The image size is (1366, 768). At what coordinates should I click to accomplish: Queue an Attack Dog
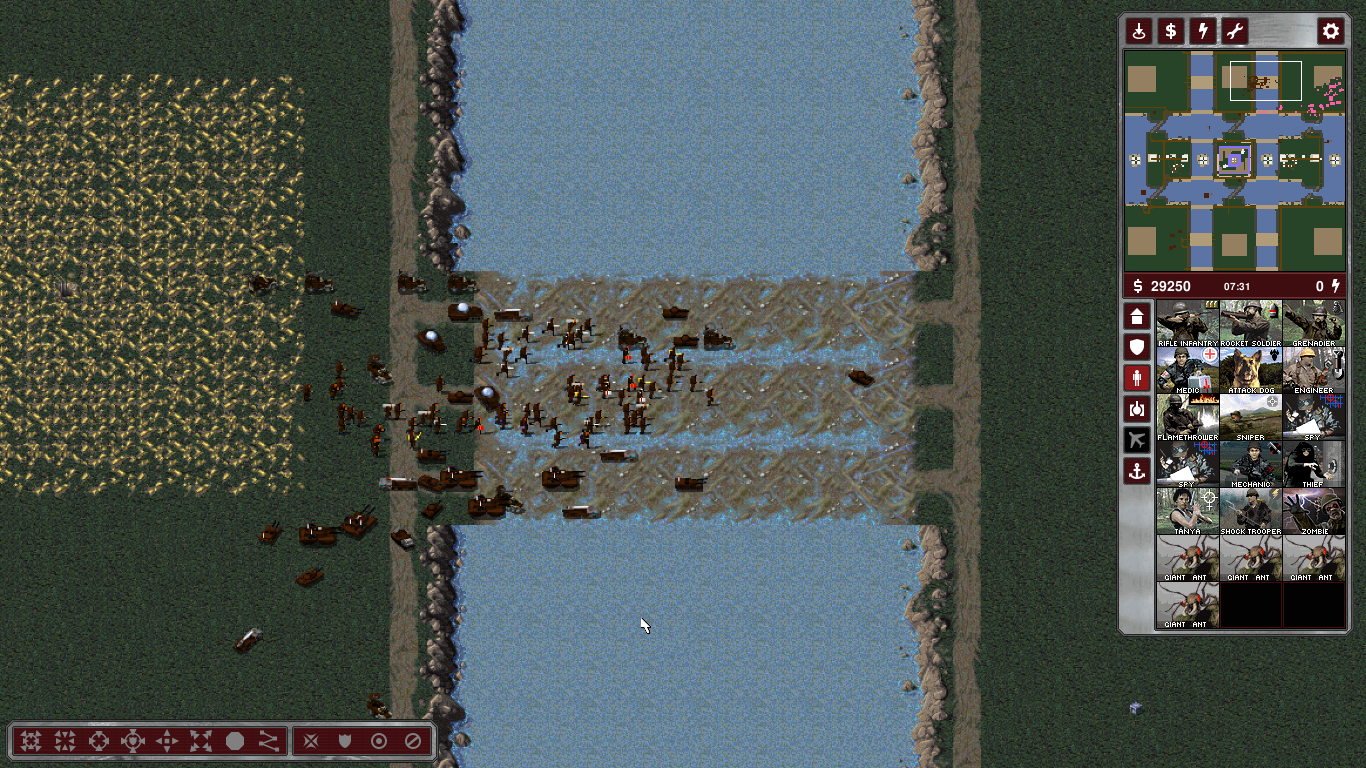1250,370
